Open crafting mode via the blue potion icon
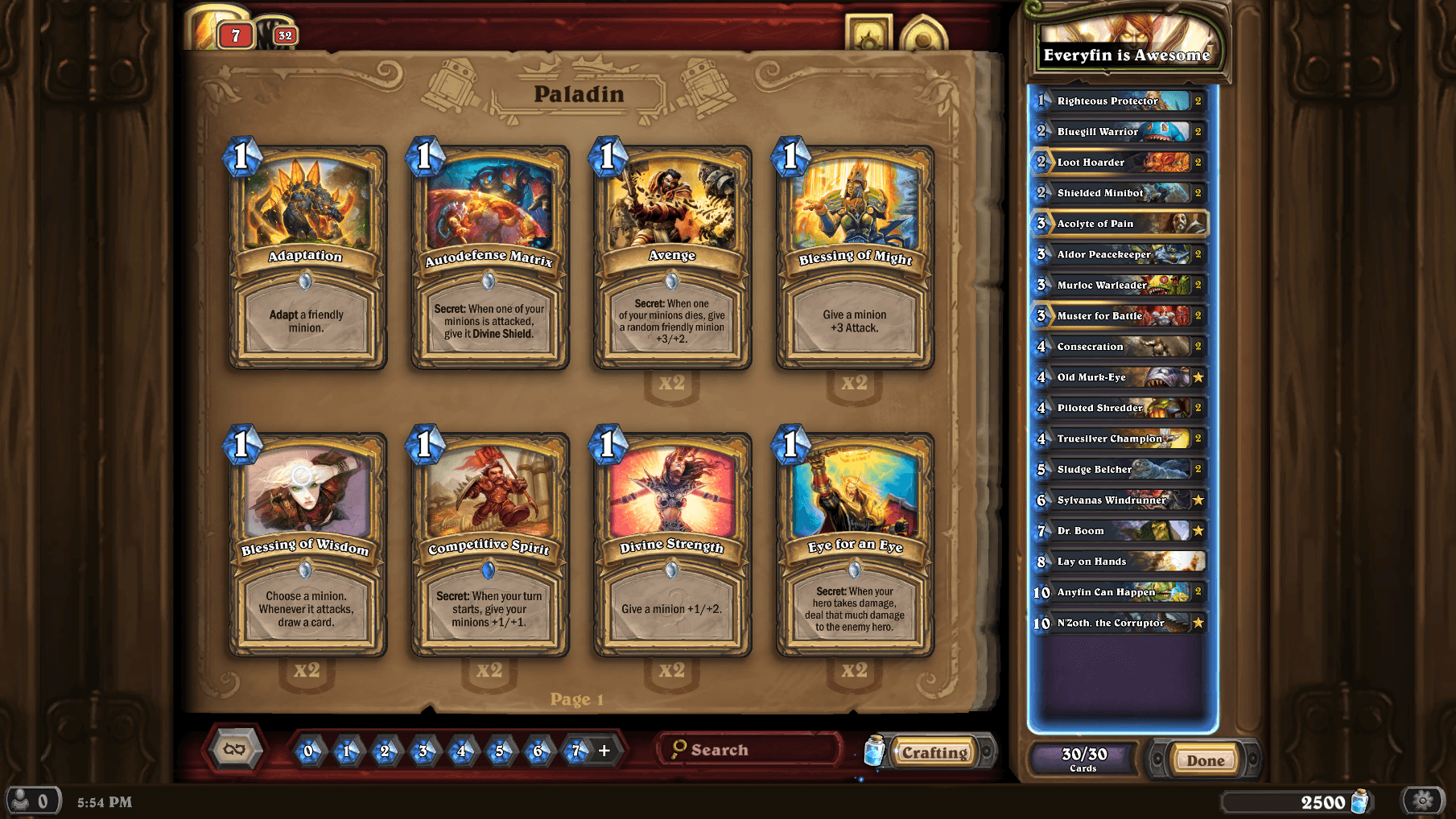 click(874, 750)
